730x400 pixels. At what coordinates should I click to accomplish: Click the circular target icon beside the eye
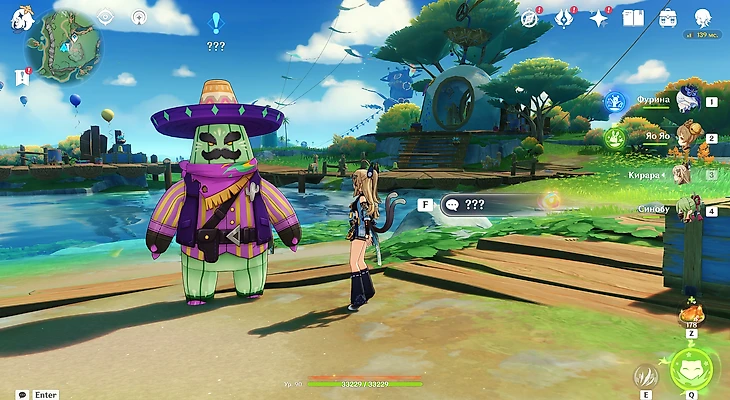tap(139, 17)
